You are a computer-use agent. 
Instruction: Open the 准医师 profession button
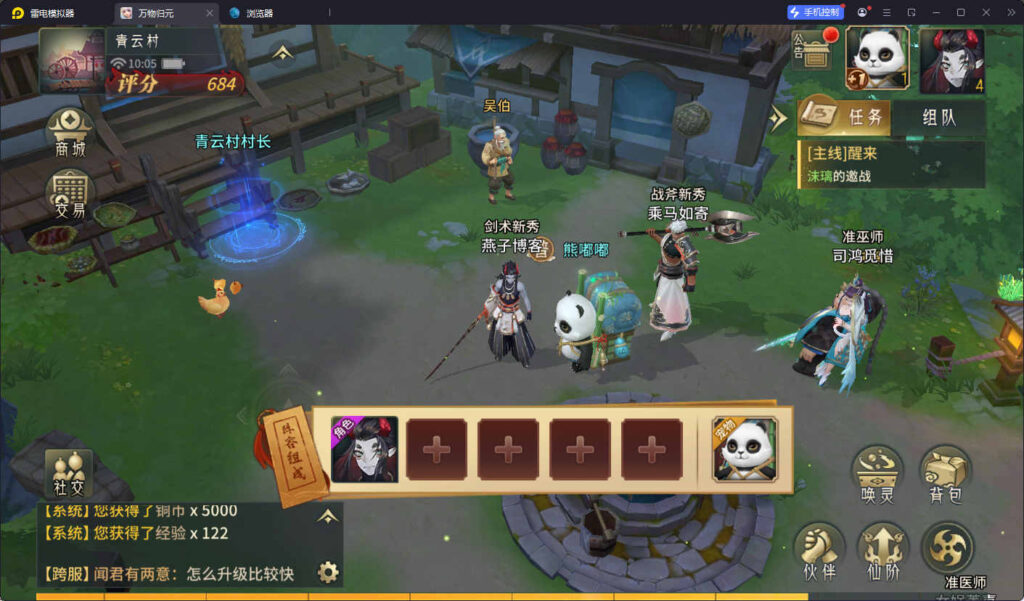[948, 553]
